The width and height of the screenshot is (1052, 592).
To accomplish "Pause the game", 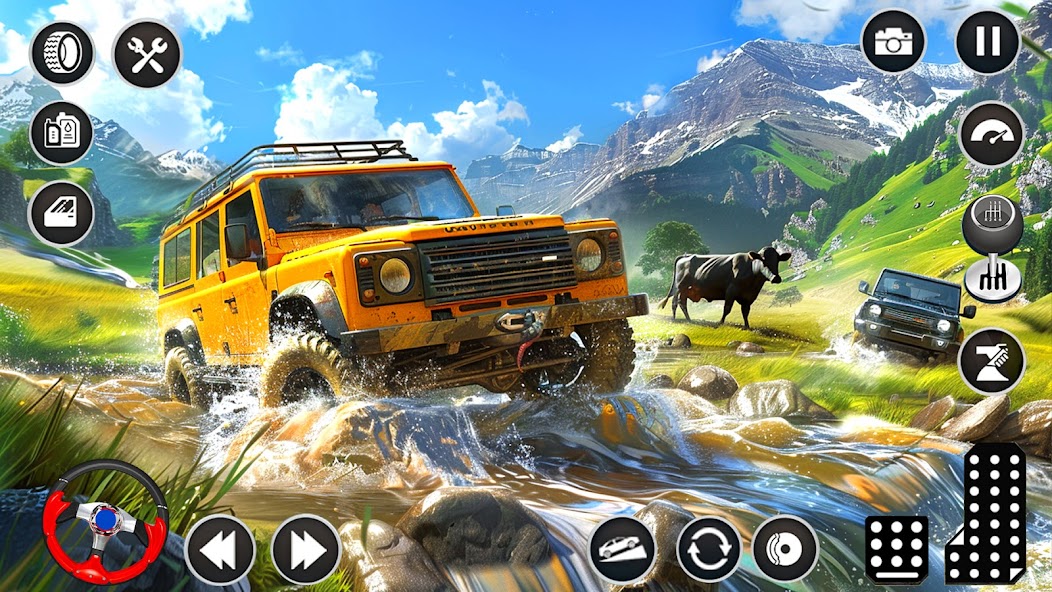I will tap(987, 41).
